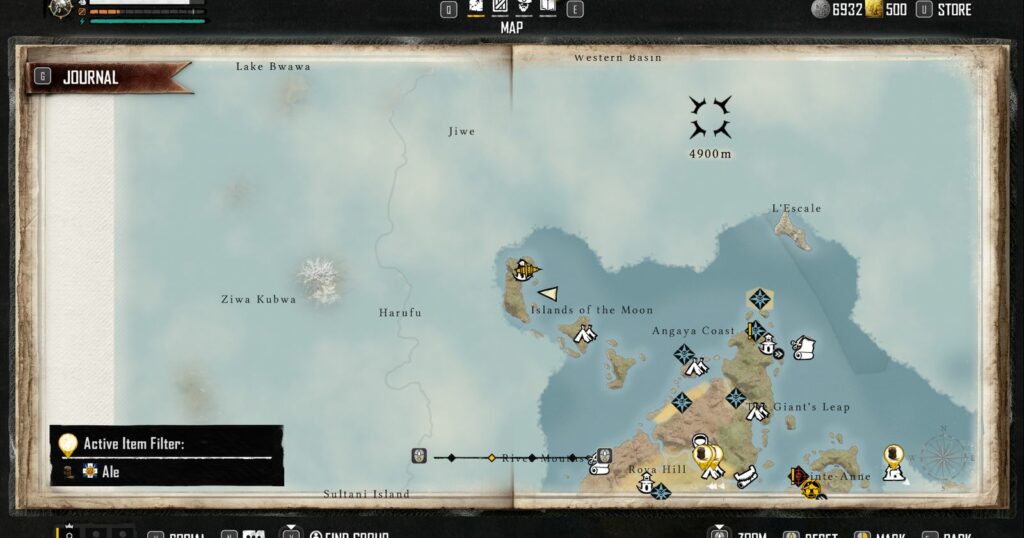Select the Map tab icon
Screen dimensions: 1024x538
[x=476, y=10]
